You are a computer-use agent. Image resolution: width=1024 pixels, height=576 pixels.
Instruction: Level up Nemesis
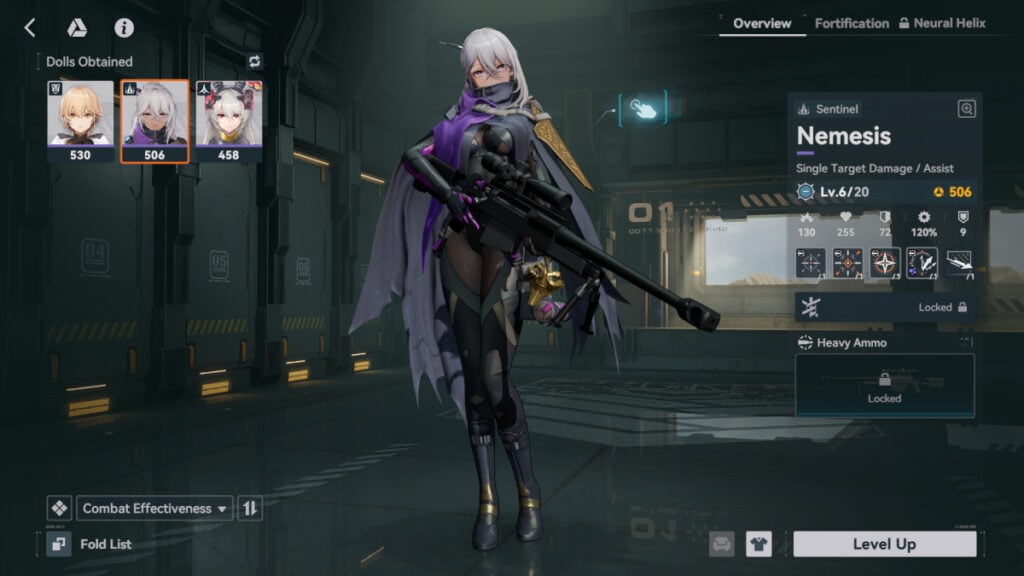884,544
